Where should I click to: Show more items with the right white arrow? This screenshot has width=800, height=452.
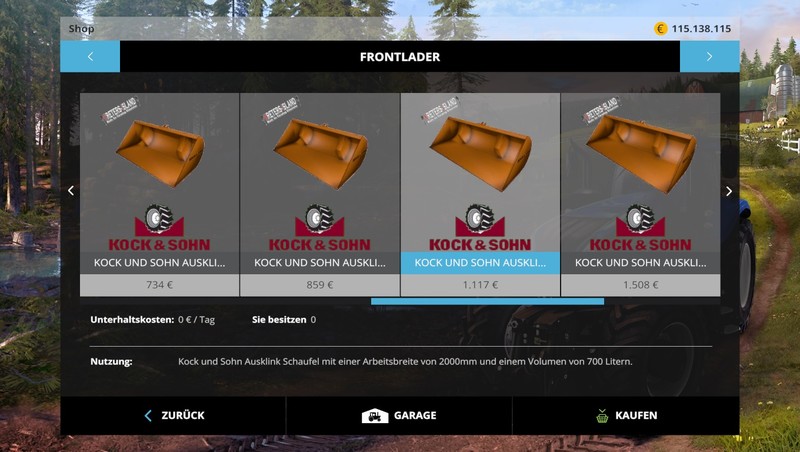729,191
